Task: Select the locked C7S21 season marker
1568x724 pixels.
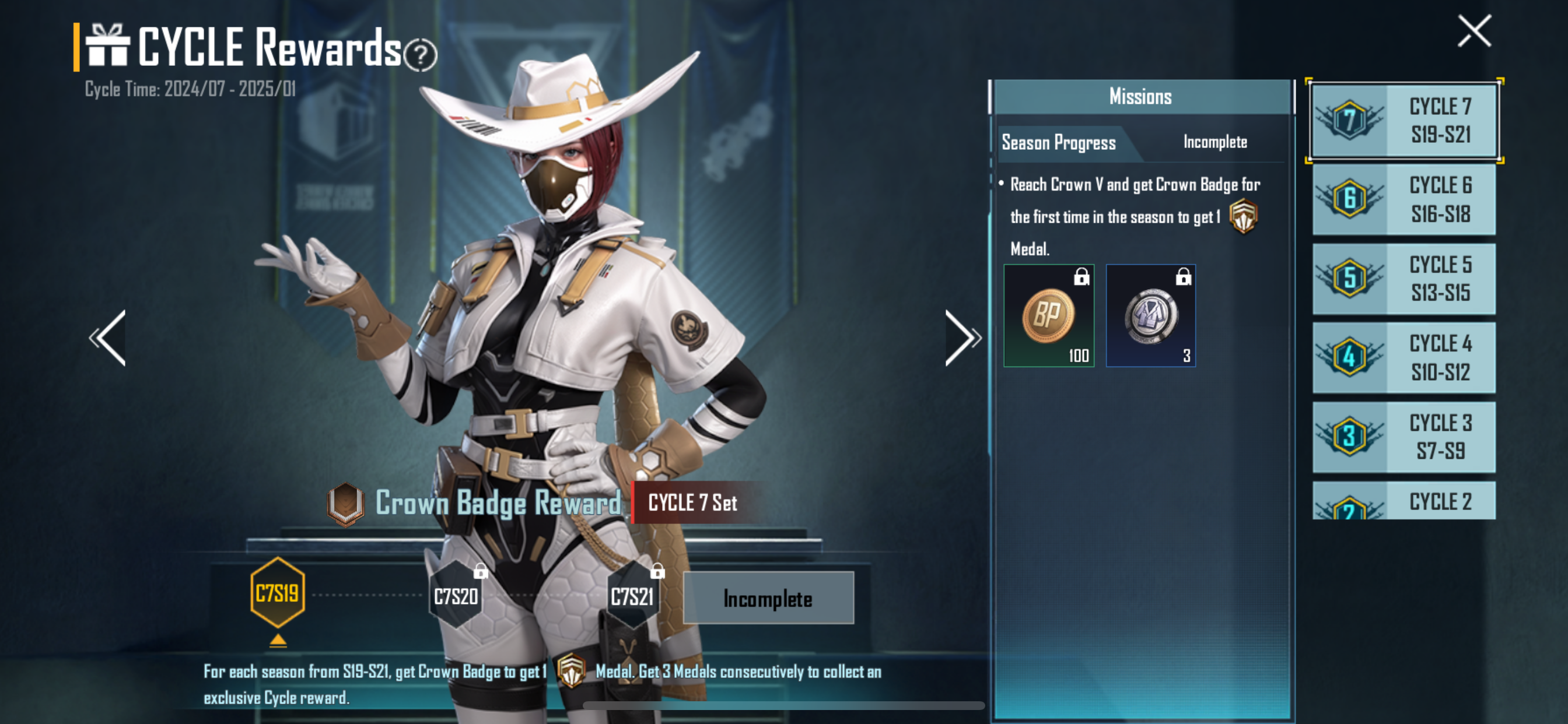Action: click(x=632, y=596)
